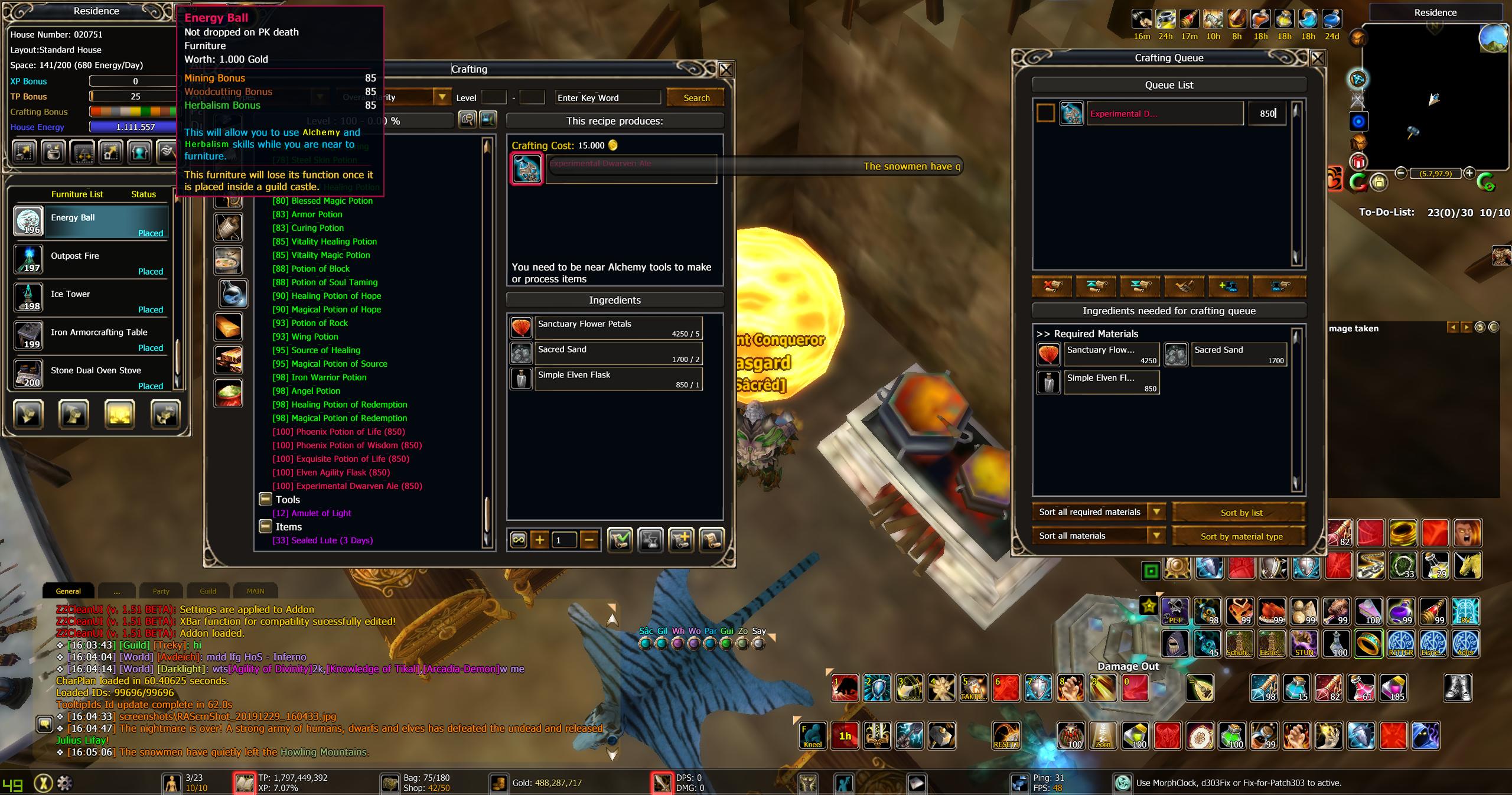Select the Iron Armorcrafting Table furniture row

click(92, 336)
